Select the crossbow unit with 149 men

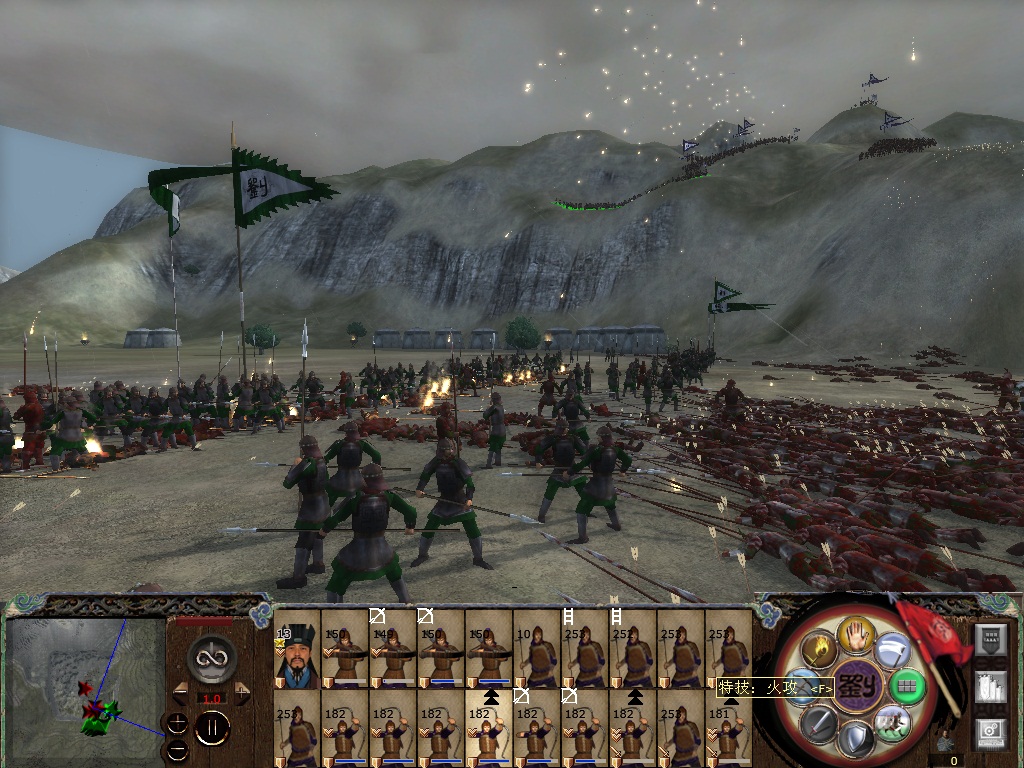coord(393,648)
